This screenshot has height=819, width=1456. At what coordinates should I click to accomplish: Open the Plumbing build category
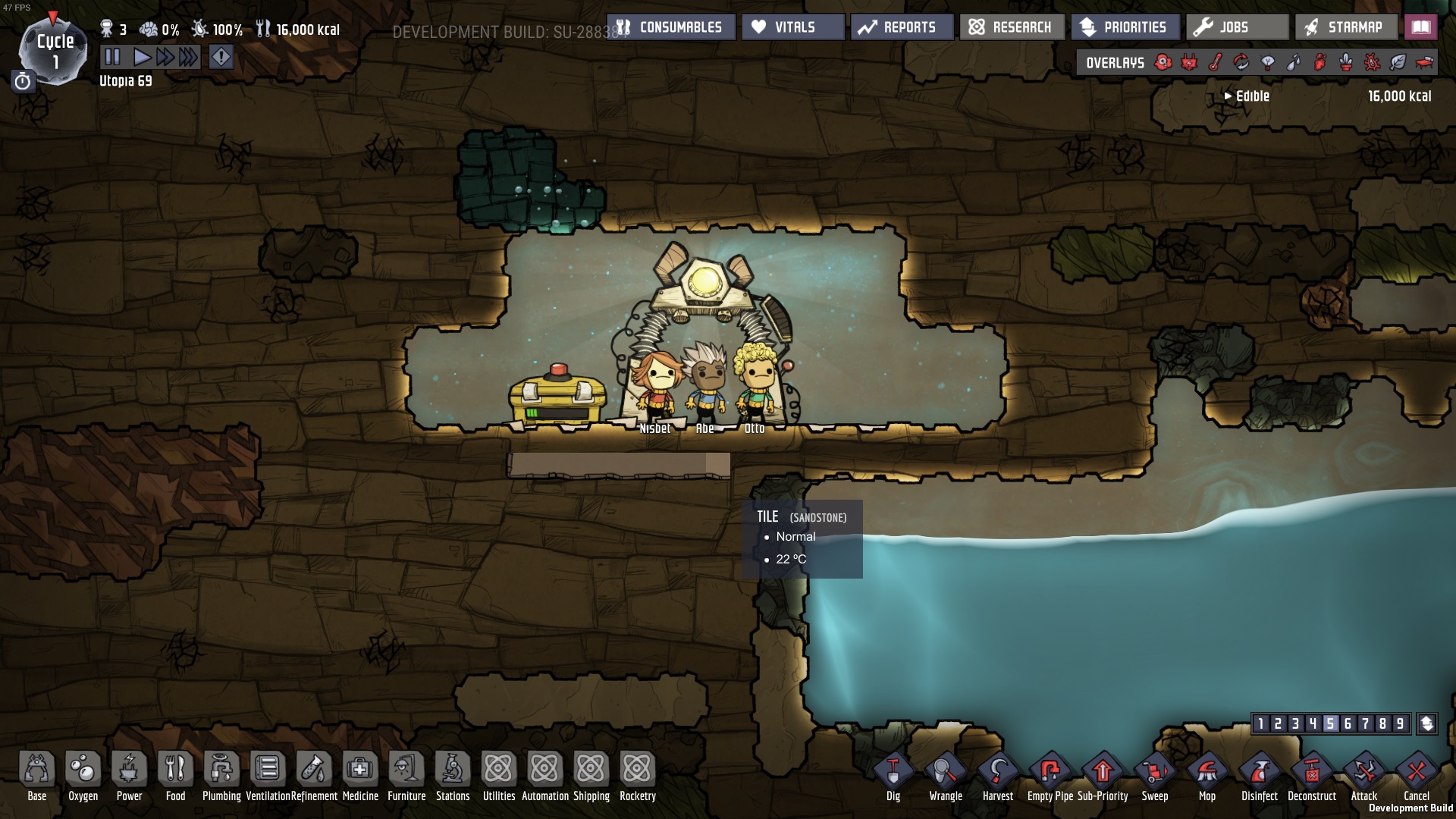(x=221, y=772)
